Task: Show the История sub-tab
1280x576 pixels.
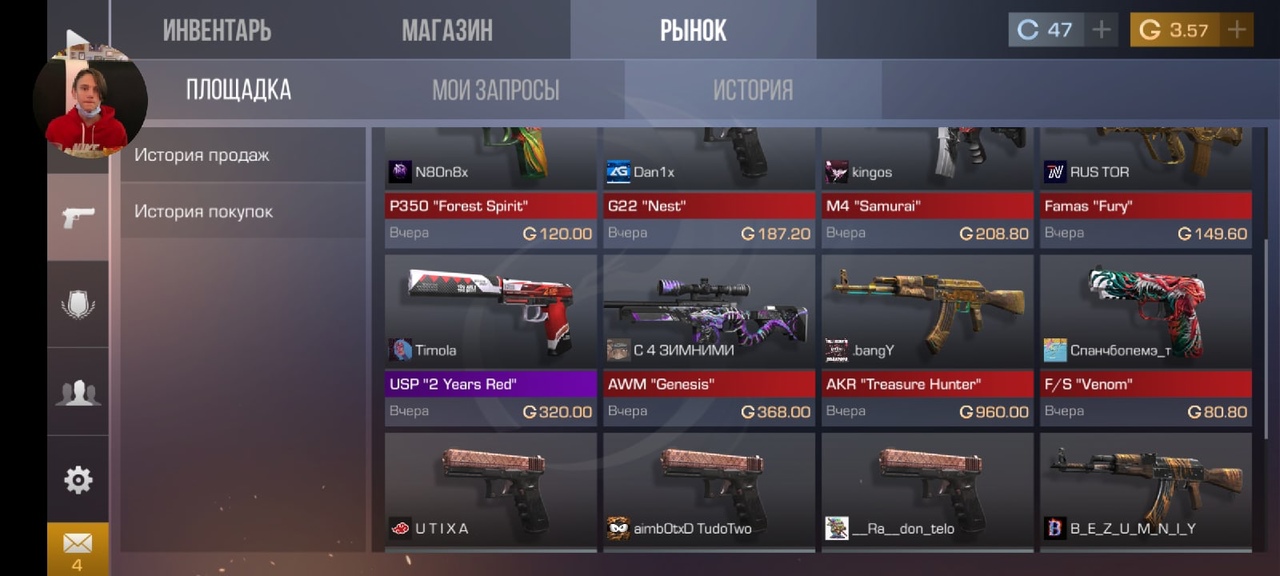Action: (x=753, y=90)
